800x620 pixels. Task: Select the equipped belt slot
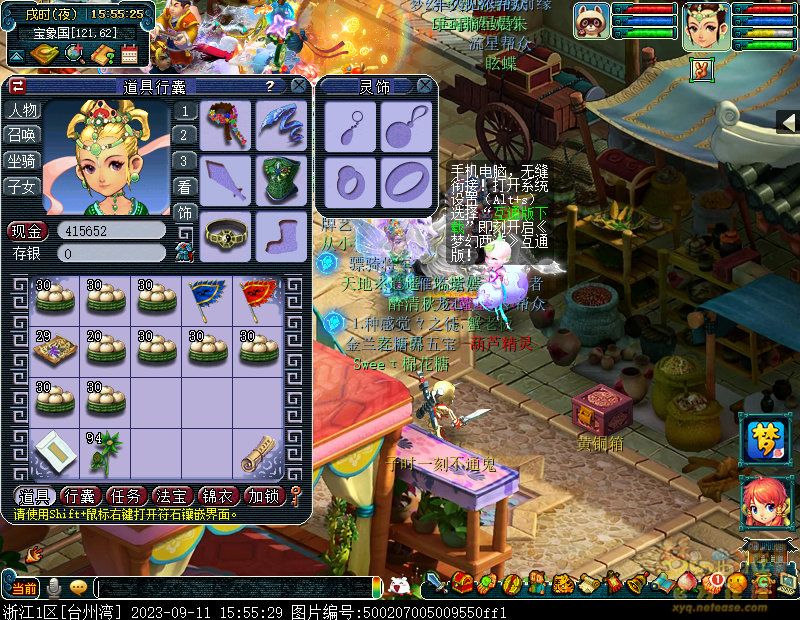click(x=226, y=234)
